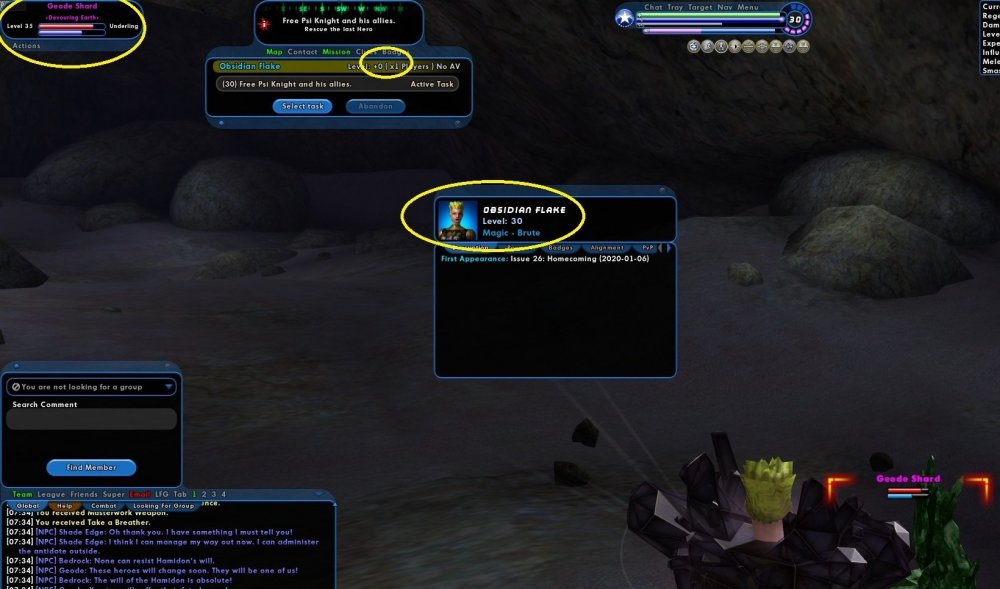Click the Find Member button
The height and width of the screenshot is (589, 1000).
point(91,467)
